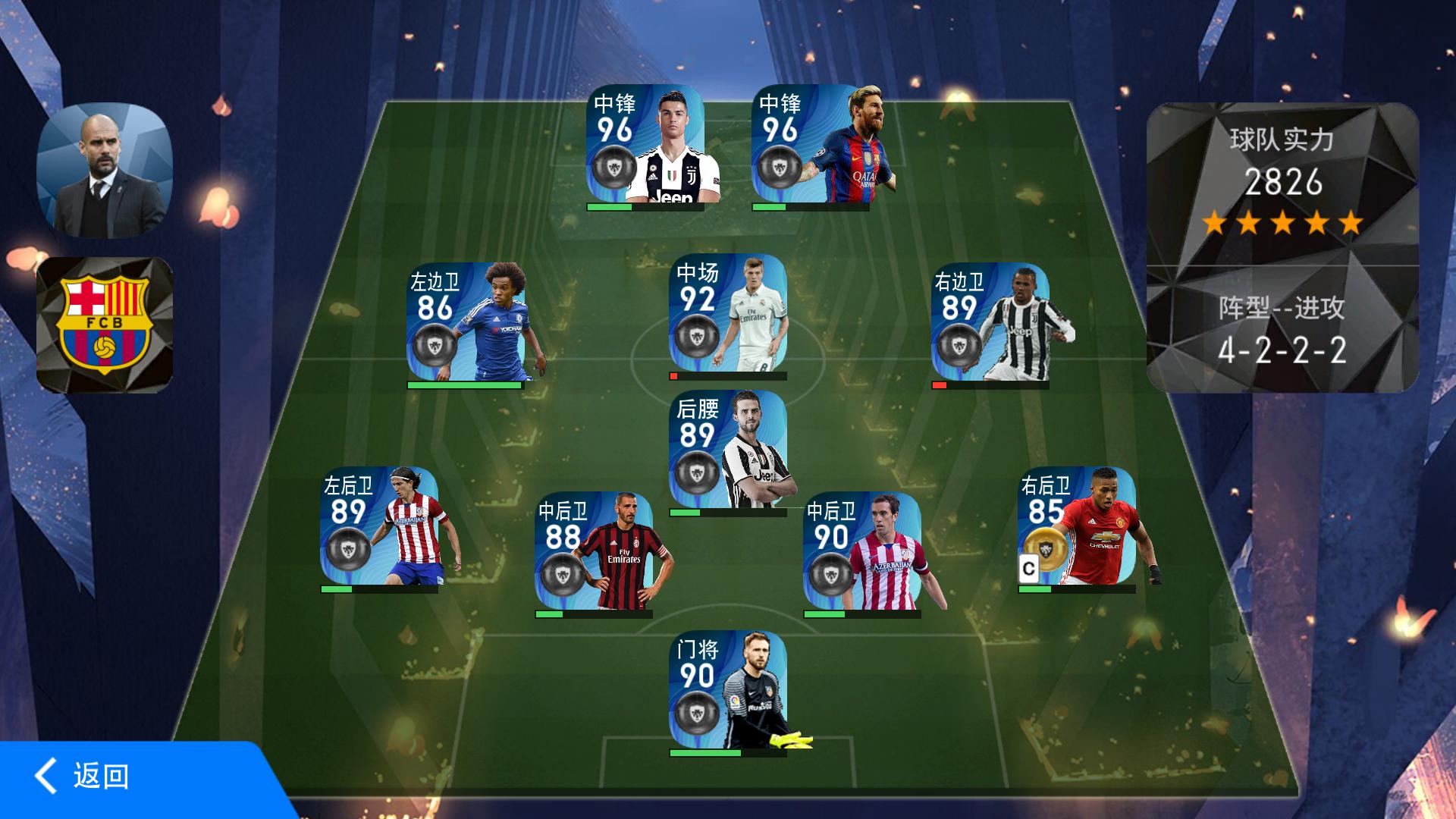This screenshot has width=1456, height=819.
Task: Select the 96-rated striker in Barcelona kit
Action: [x=811, y=144]
